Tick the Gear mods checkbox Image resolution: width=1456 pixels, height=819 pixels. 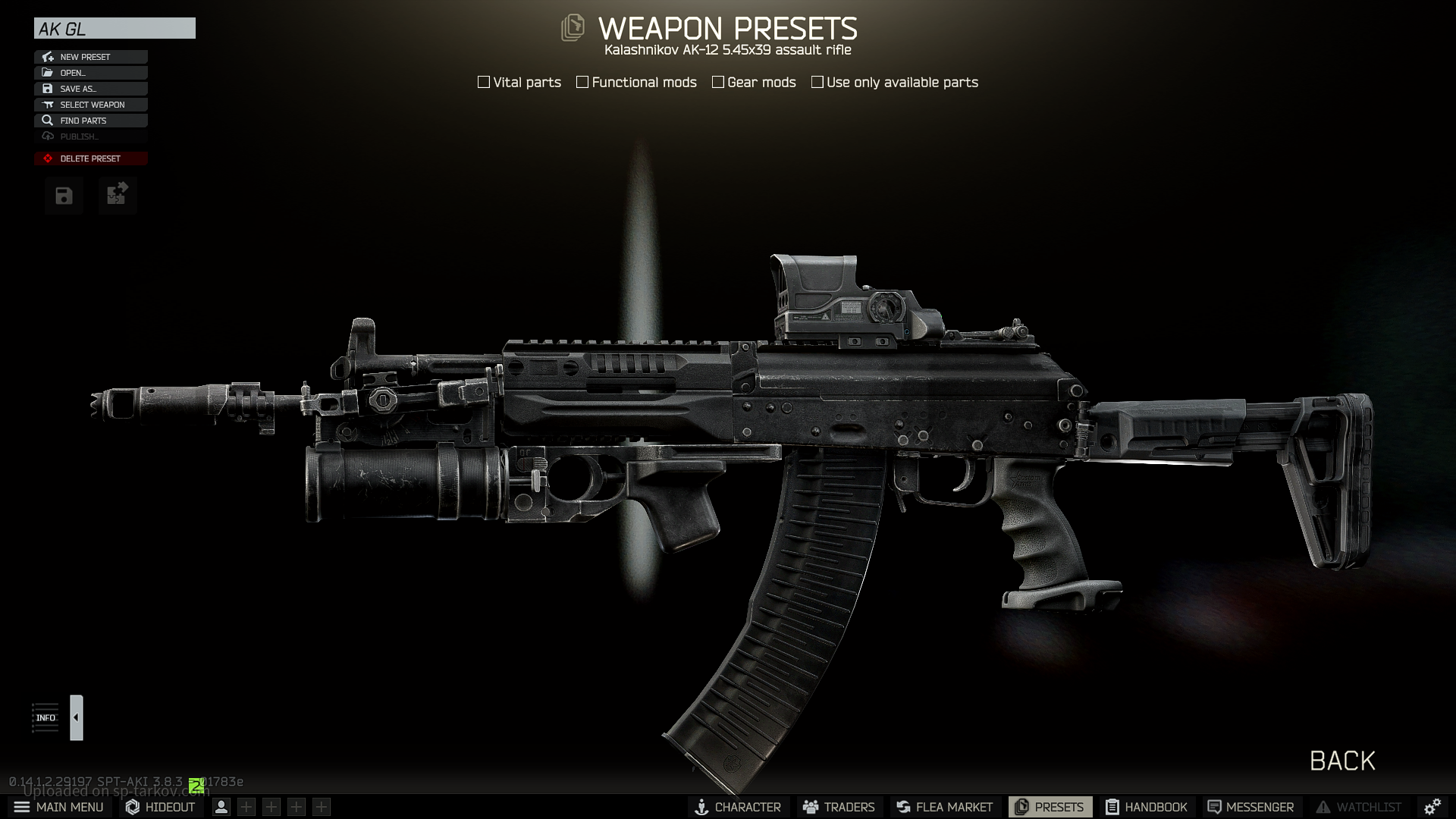[x=718, y=82]
